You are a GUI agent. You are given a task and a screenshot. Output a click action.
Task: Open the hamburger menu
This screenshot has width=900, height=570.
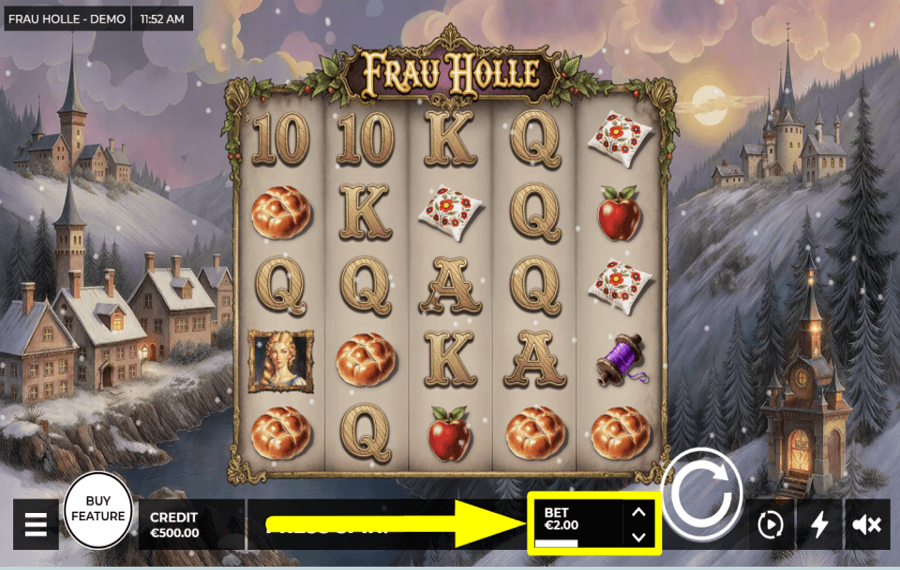(x=36, y=524)
